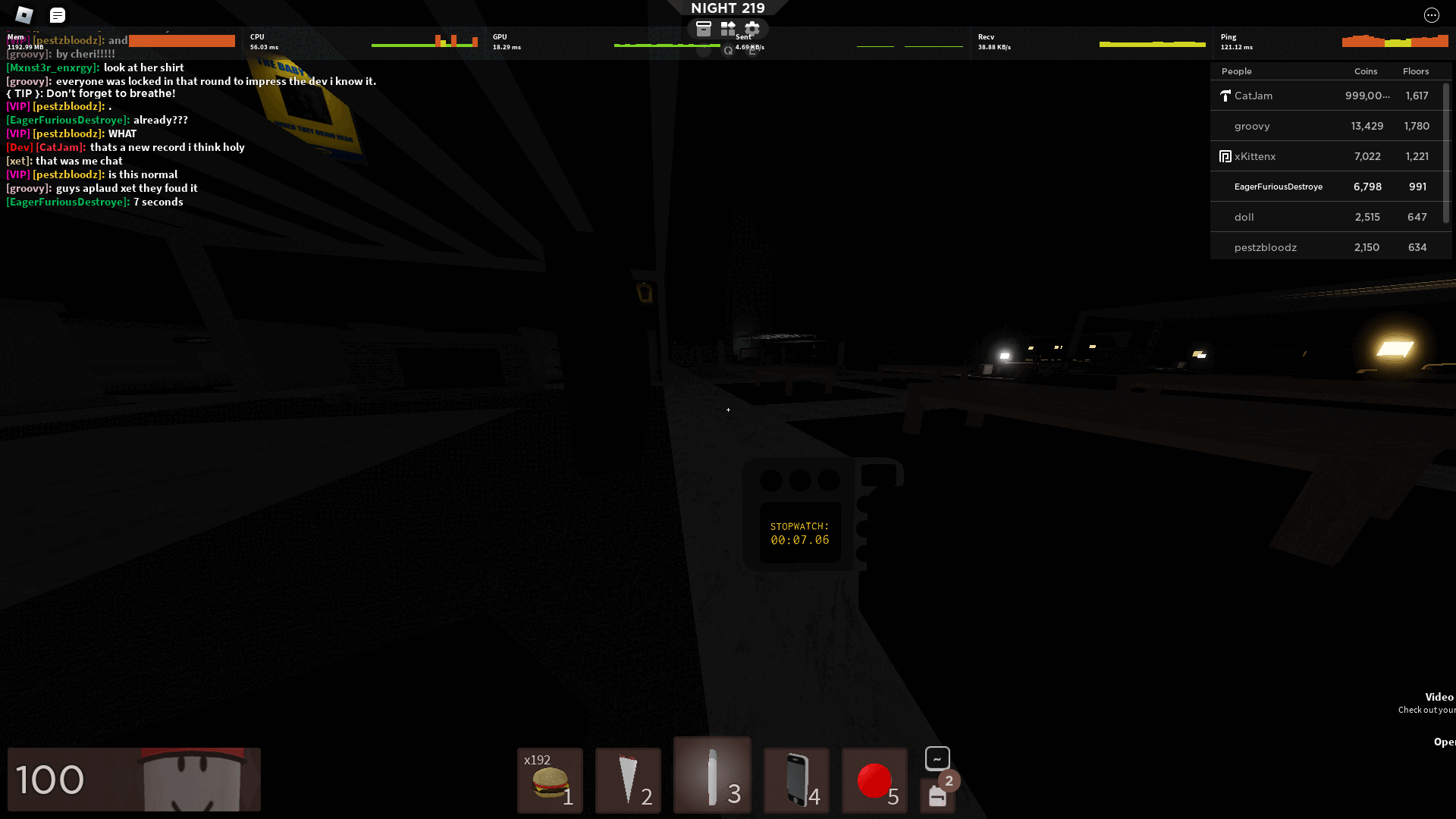Open the settings gear icon below NIGHT 219
This screenshot has height=819, width=1456.
point(752,28)
